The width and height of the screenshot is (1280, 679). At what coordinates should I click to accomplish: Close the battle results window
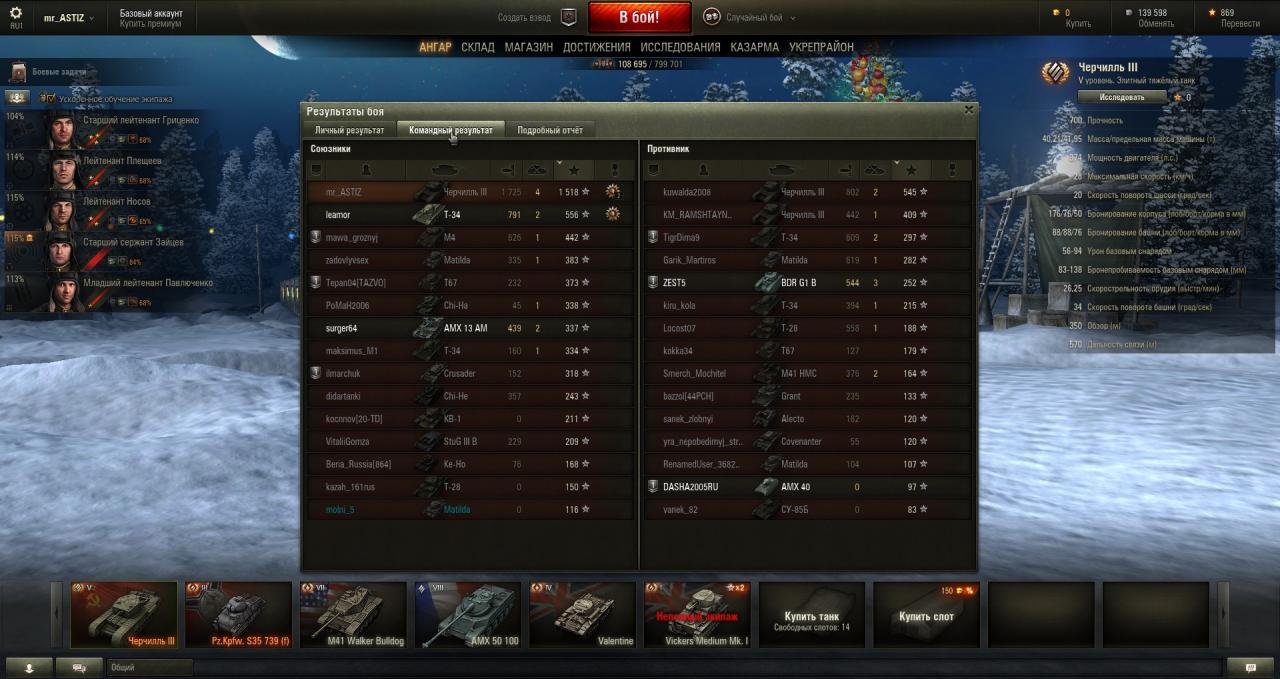[968, 110]
